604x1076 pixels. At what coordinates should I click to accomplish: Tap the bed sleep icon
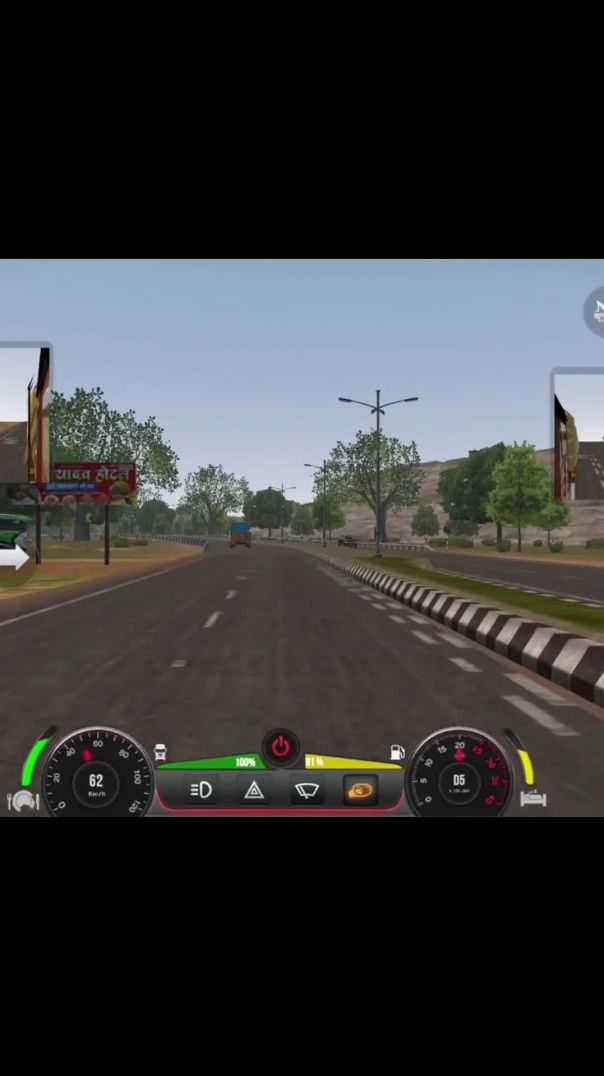(533, 798)
